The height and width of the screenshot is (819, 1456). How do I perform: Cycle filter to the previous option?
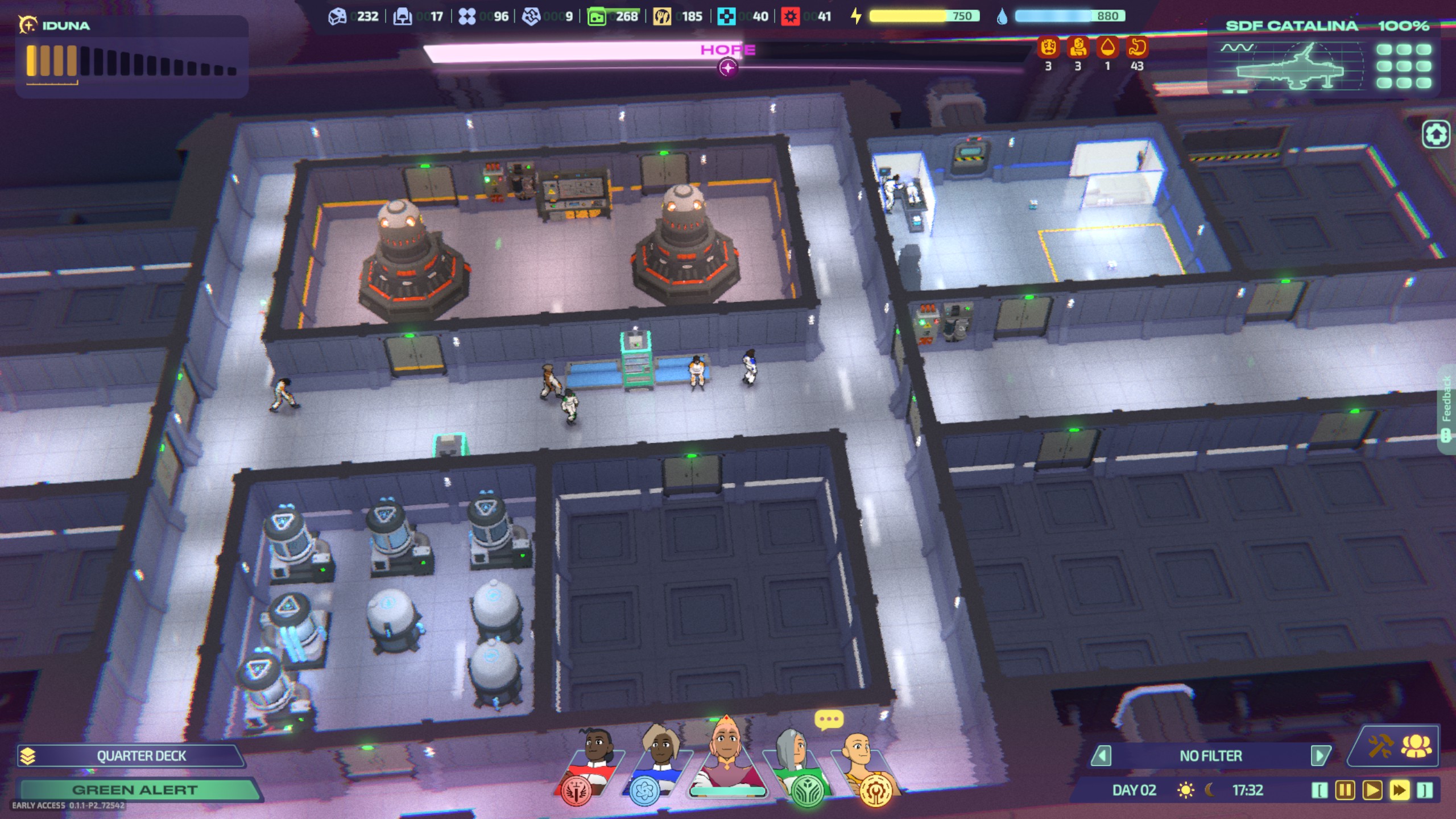tap(1102, 756)
